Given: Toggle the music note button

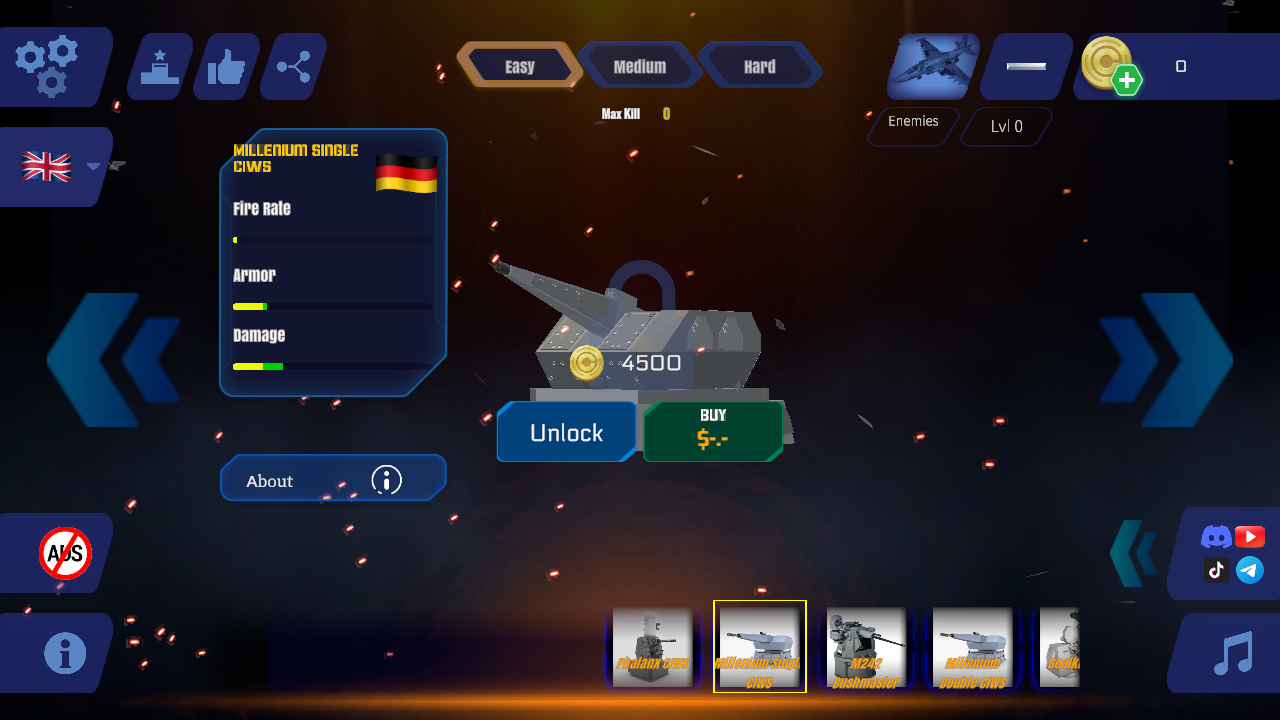Looking at the screenshot, I should click(1232, 653).
